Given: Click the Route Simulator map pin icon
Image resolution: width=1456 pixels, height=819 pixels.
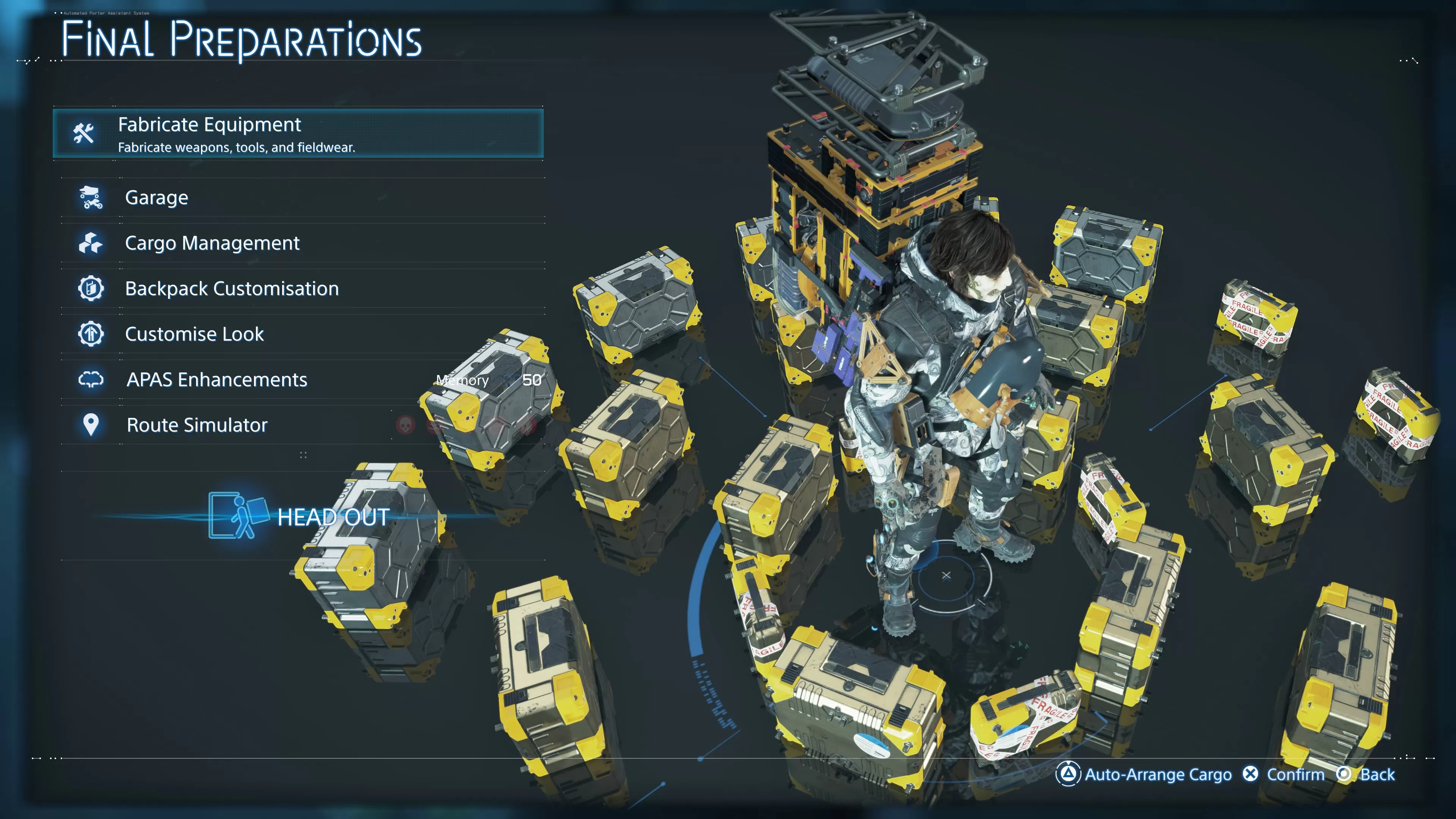Looking at the screenshot, I should click(x=91, y=425).
